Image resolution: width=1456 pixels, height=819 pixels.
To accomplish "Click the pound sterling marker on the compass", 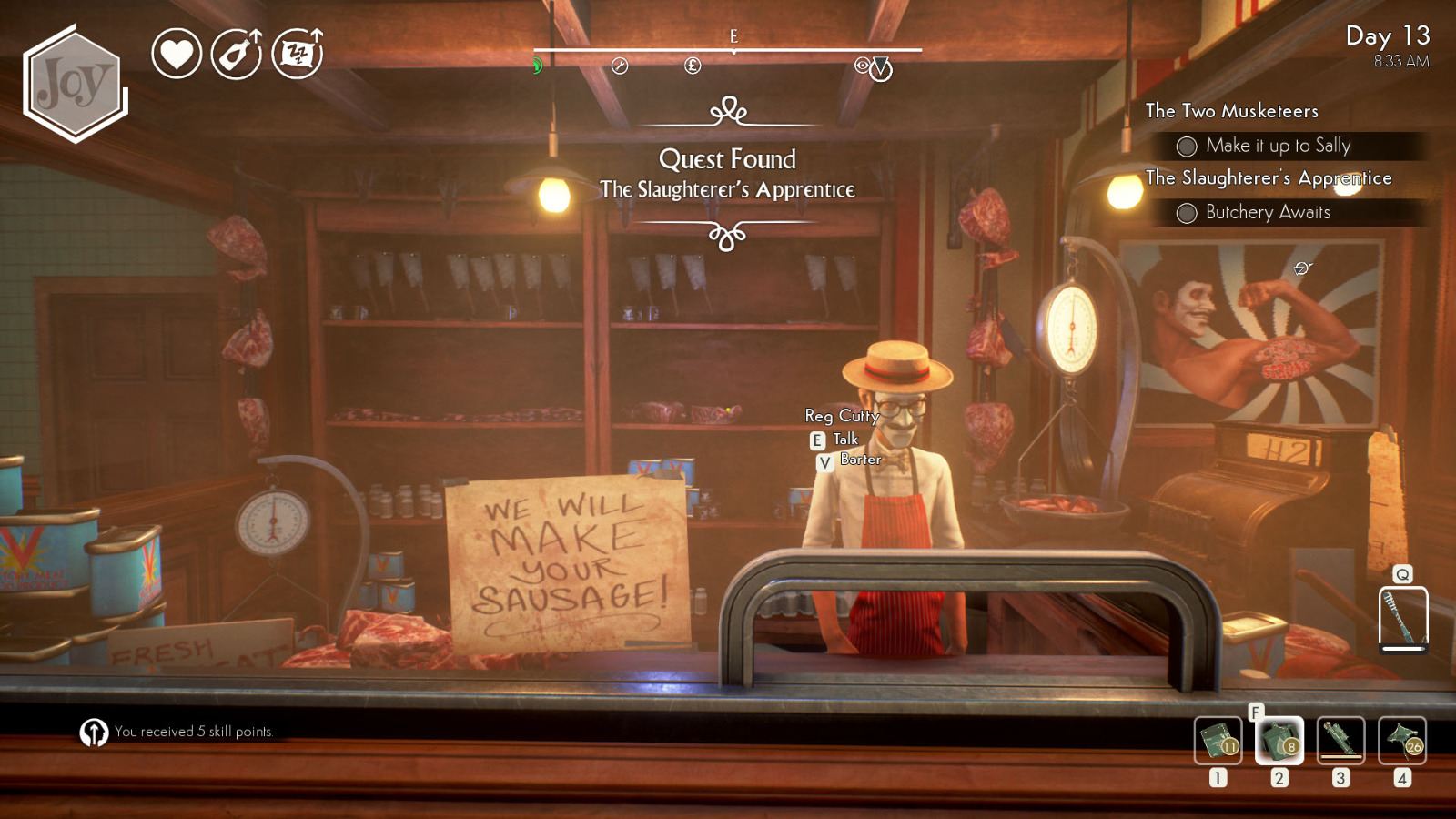I will click(x=692, y=66).
